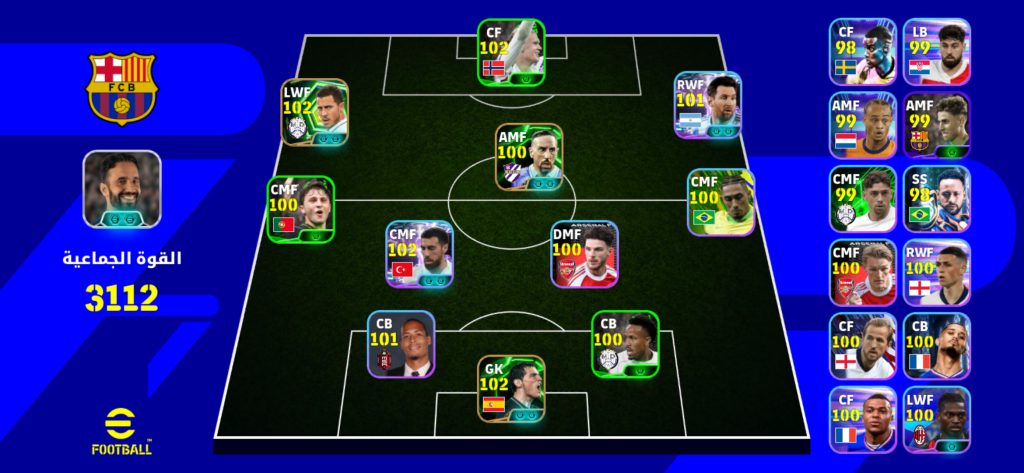1024x473 pixels.
Task: Pick the RWF 101 Argentina player card
Action: [707, 104]
